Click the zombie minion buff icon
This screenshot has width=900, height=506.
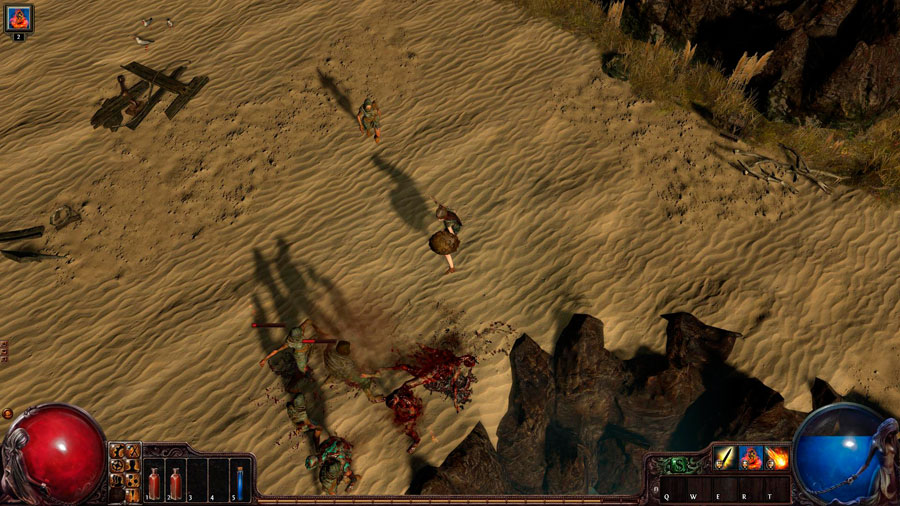click(18, 18)
